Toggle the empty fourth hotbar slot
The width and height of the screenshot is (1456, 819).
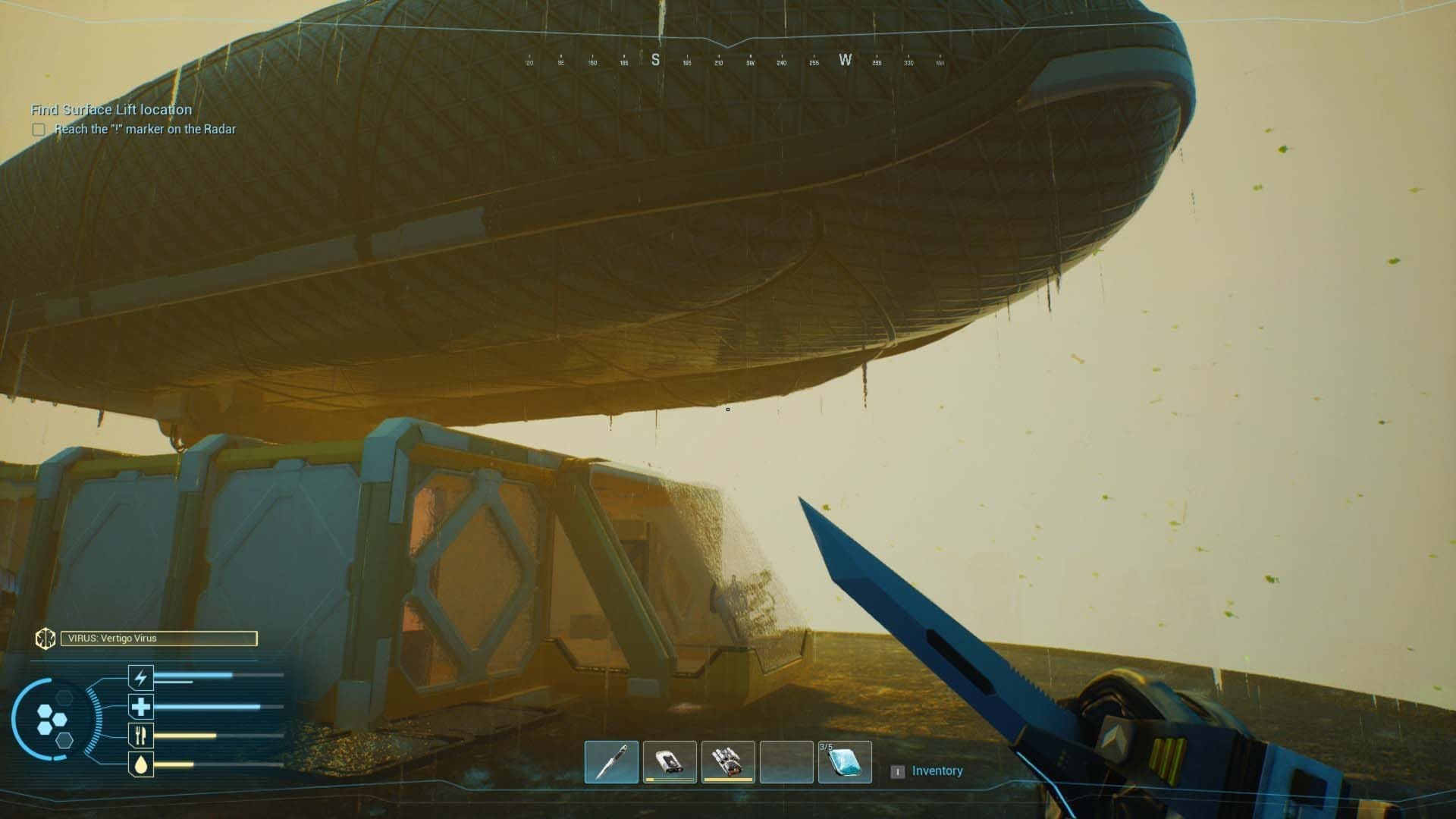(786, 761)
